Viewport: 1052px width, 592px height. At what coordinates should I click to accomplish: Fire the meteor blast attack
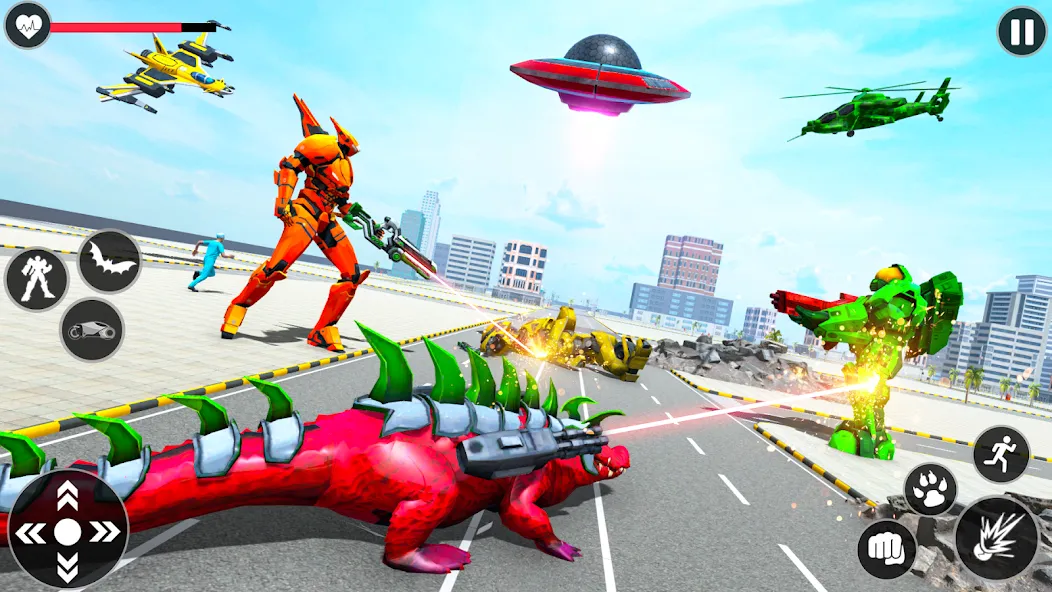click(x=996, y=538)
